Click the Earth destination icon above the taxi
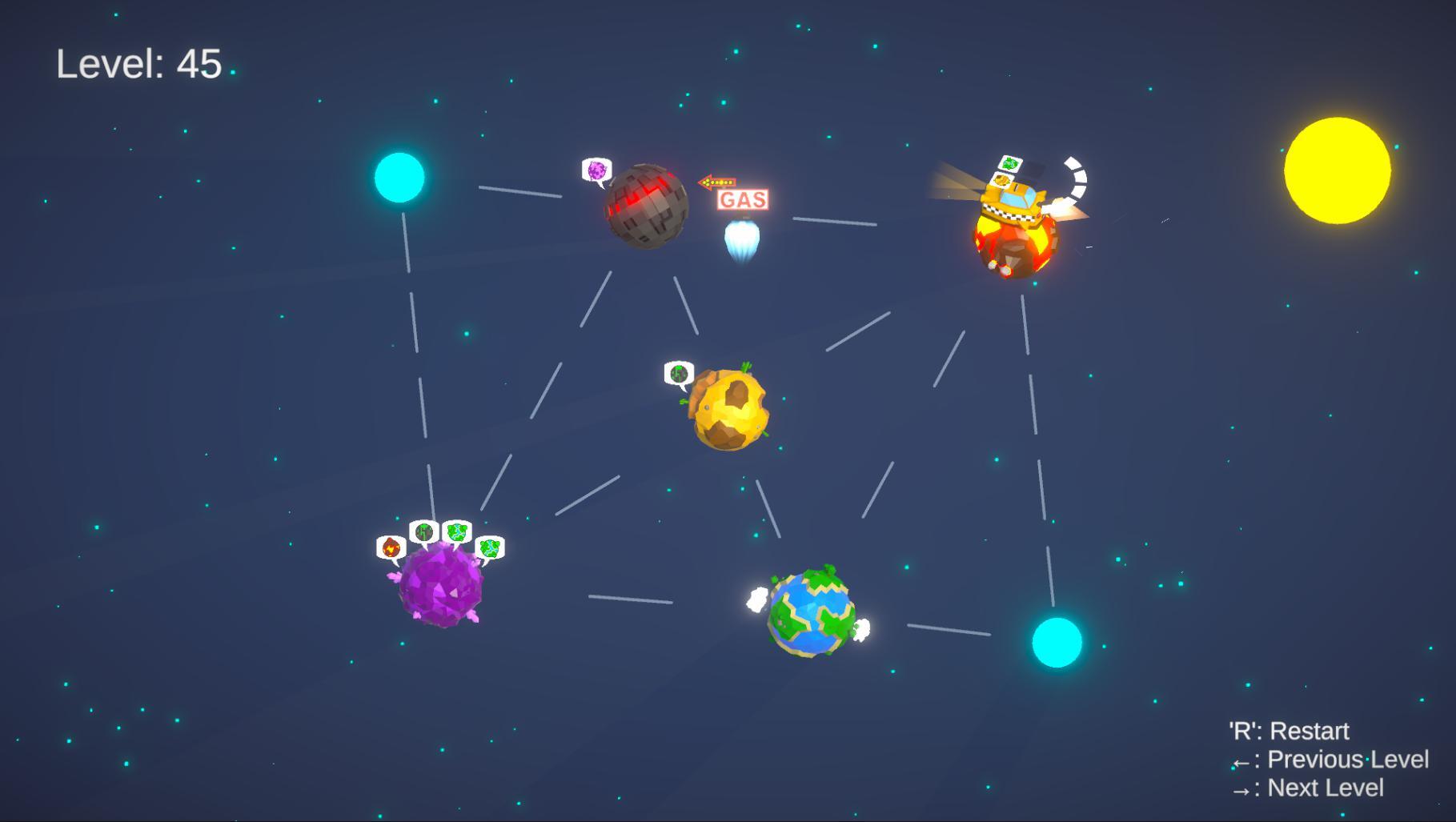This screenshot has height=822, width=1456. pos(1011,164)
